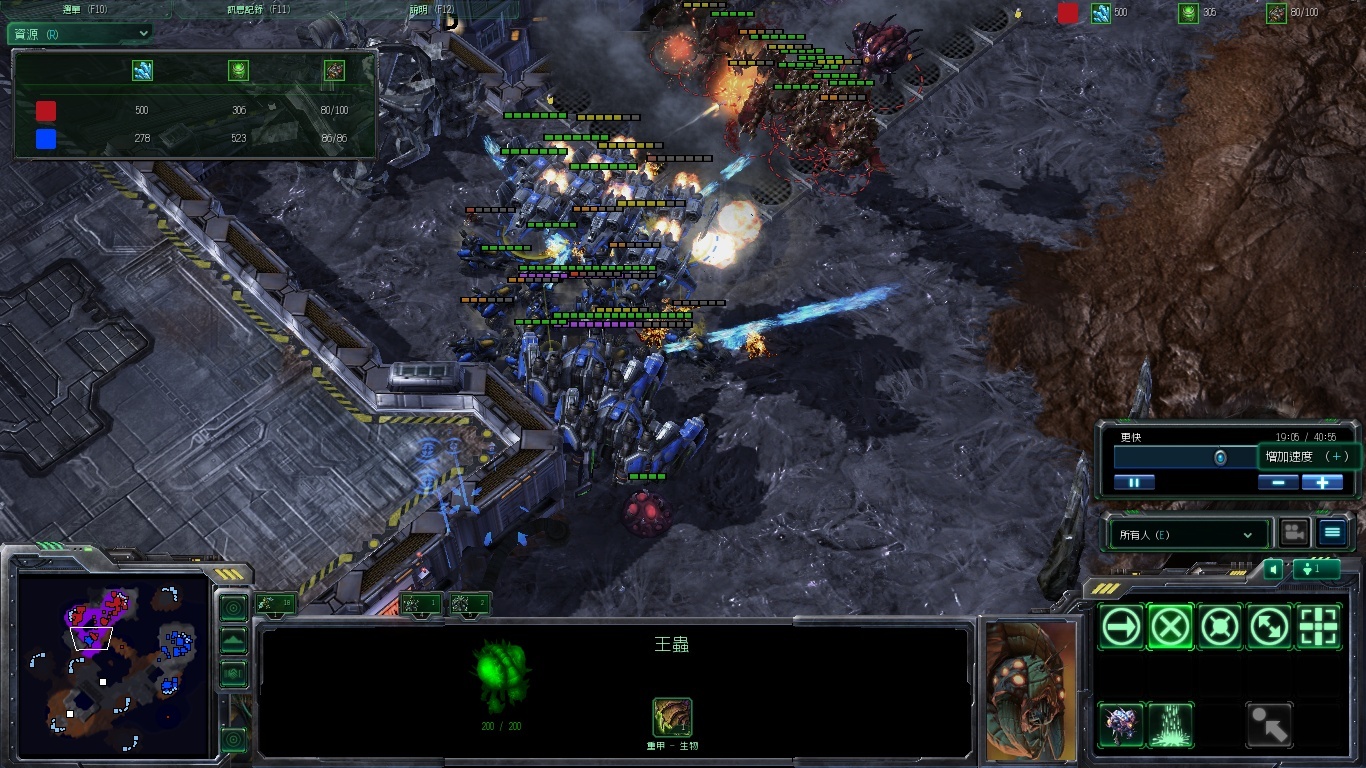Select the control group with 18 units
1366x768 pixels.
(274, 603)
